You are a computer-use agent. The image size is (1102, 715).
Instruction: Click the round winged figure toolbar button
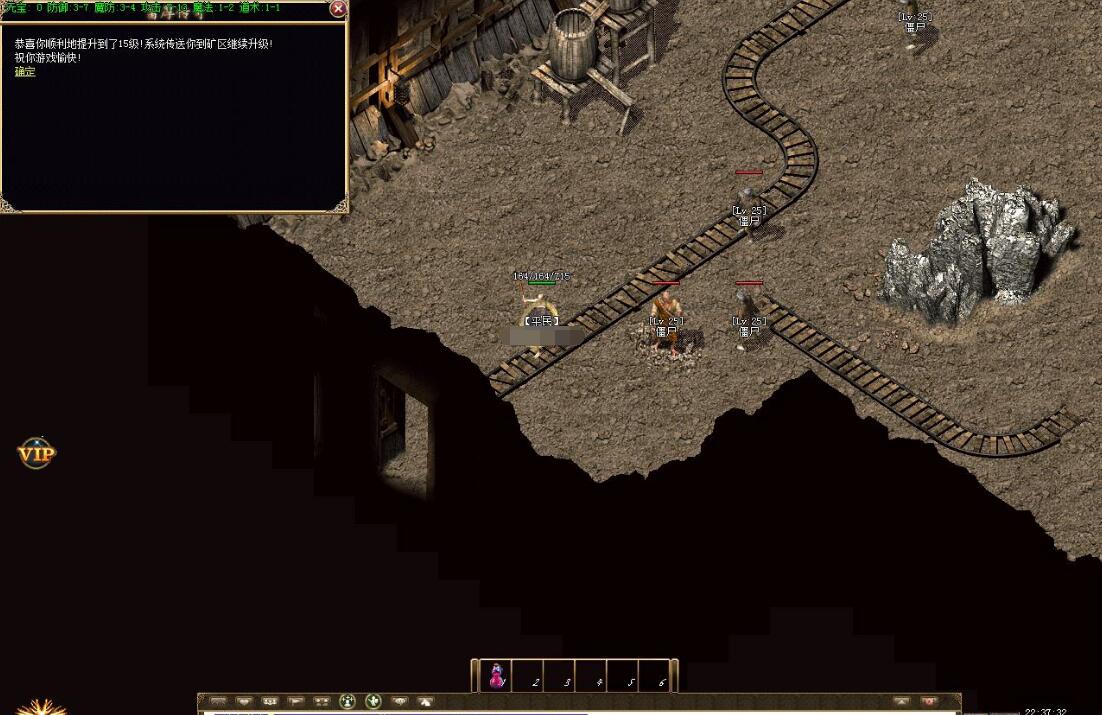point(374,702)
